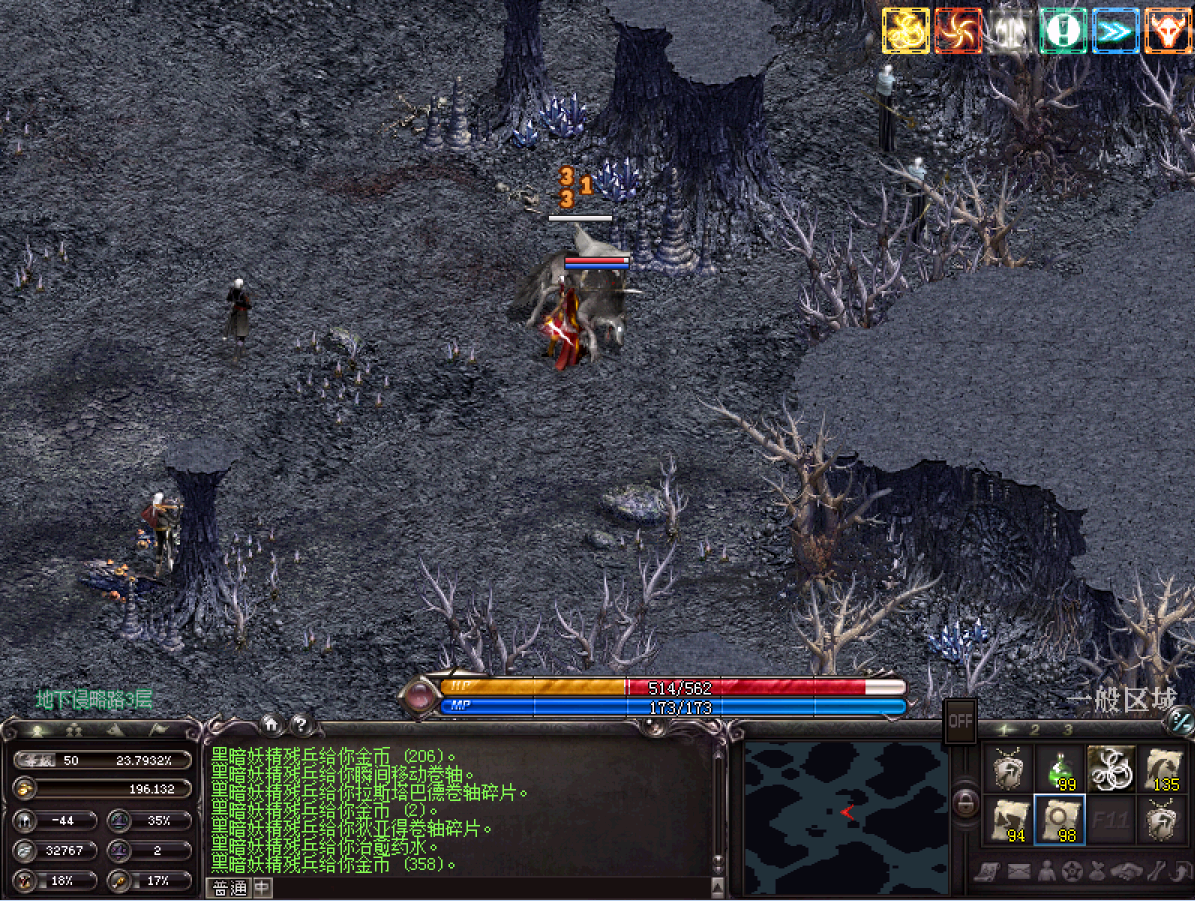Select the 普通 chat channel button
Image resolution: width=1195 pixels, height=901 pixels.
click(x=228, y=888)
